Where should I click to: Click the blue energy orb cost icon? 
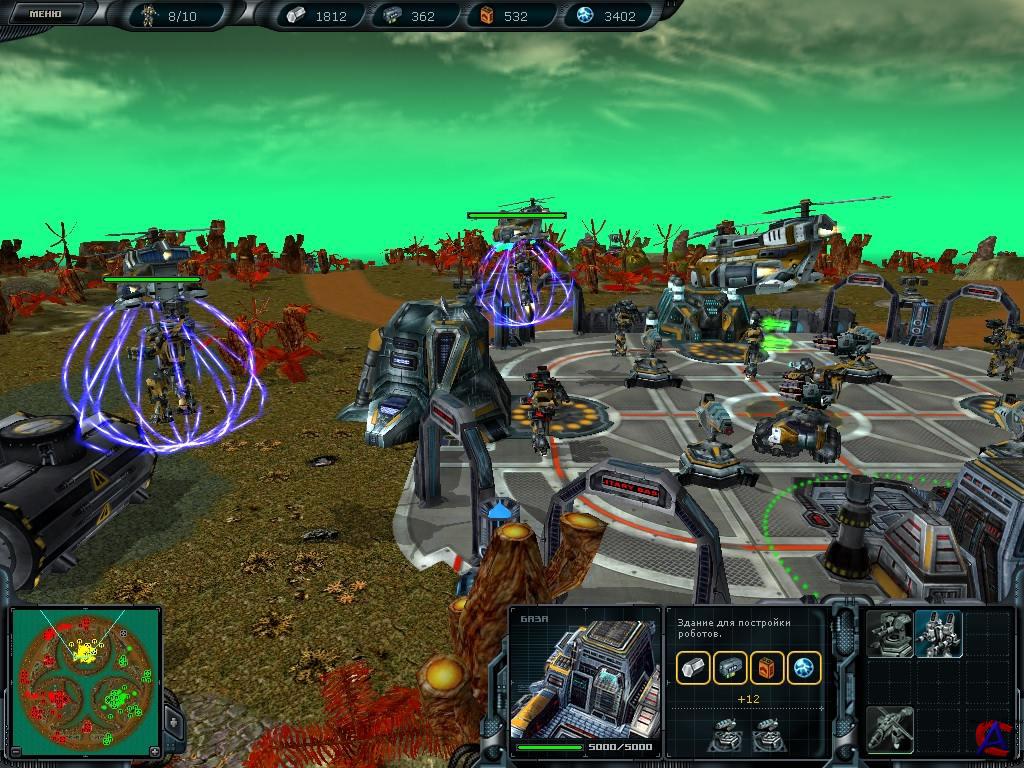point(804,668)
